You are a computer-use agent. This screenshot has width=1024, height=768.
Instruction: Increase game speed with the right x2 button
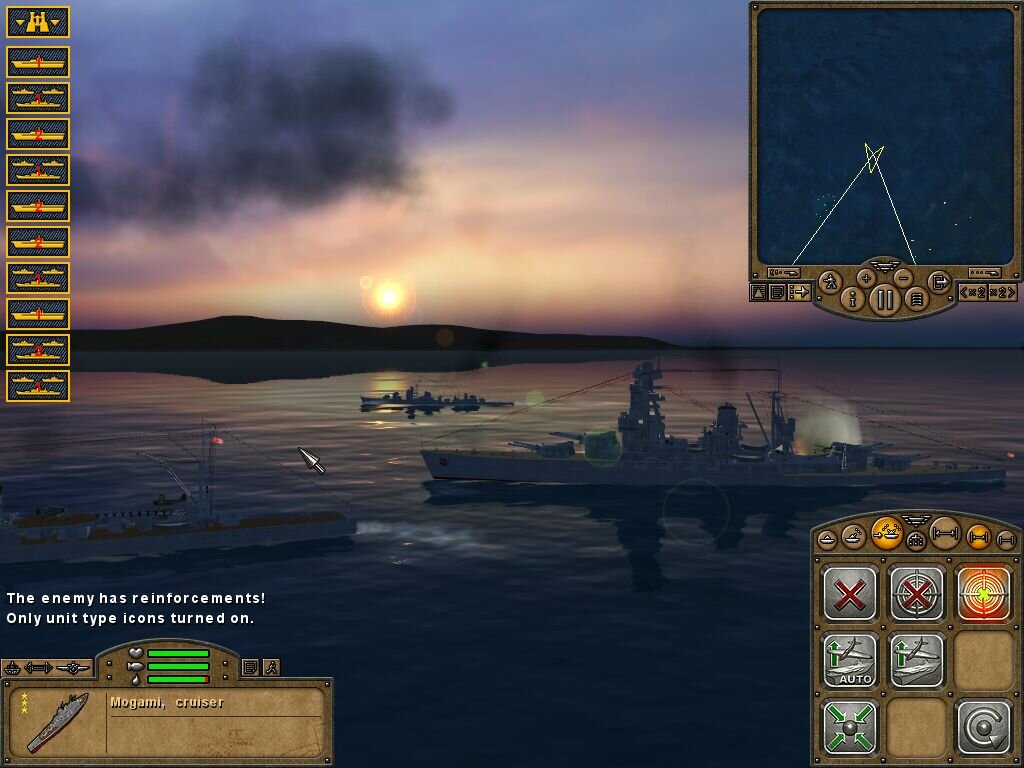1002,292
